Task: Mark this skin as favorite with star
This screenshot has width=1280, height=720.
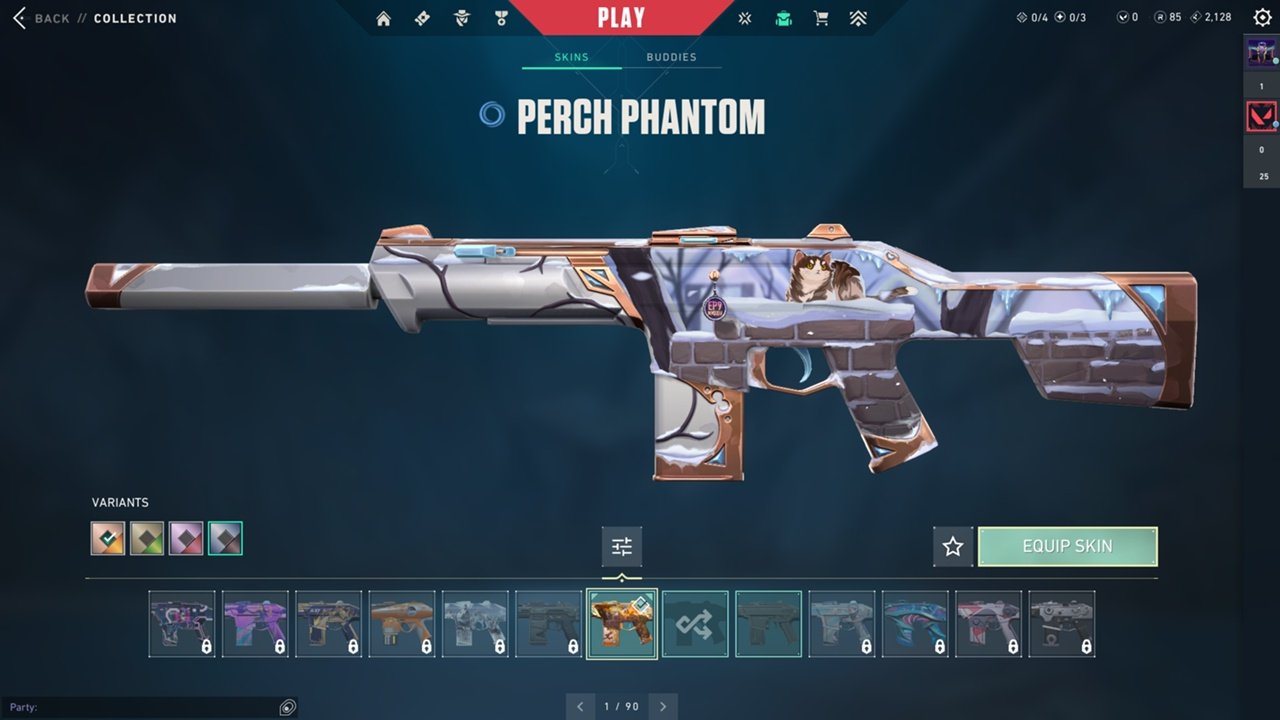Action: (953, 546)
